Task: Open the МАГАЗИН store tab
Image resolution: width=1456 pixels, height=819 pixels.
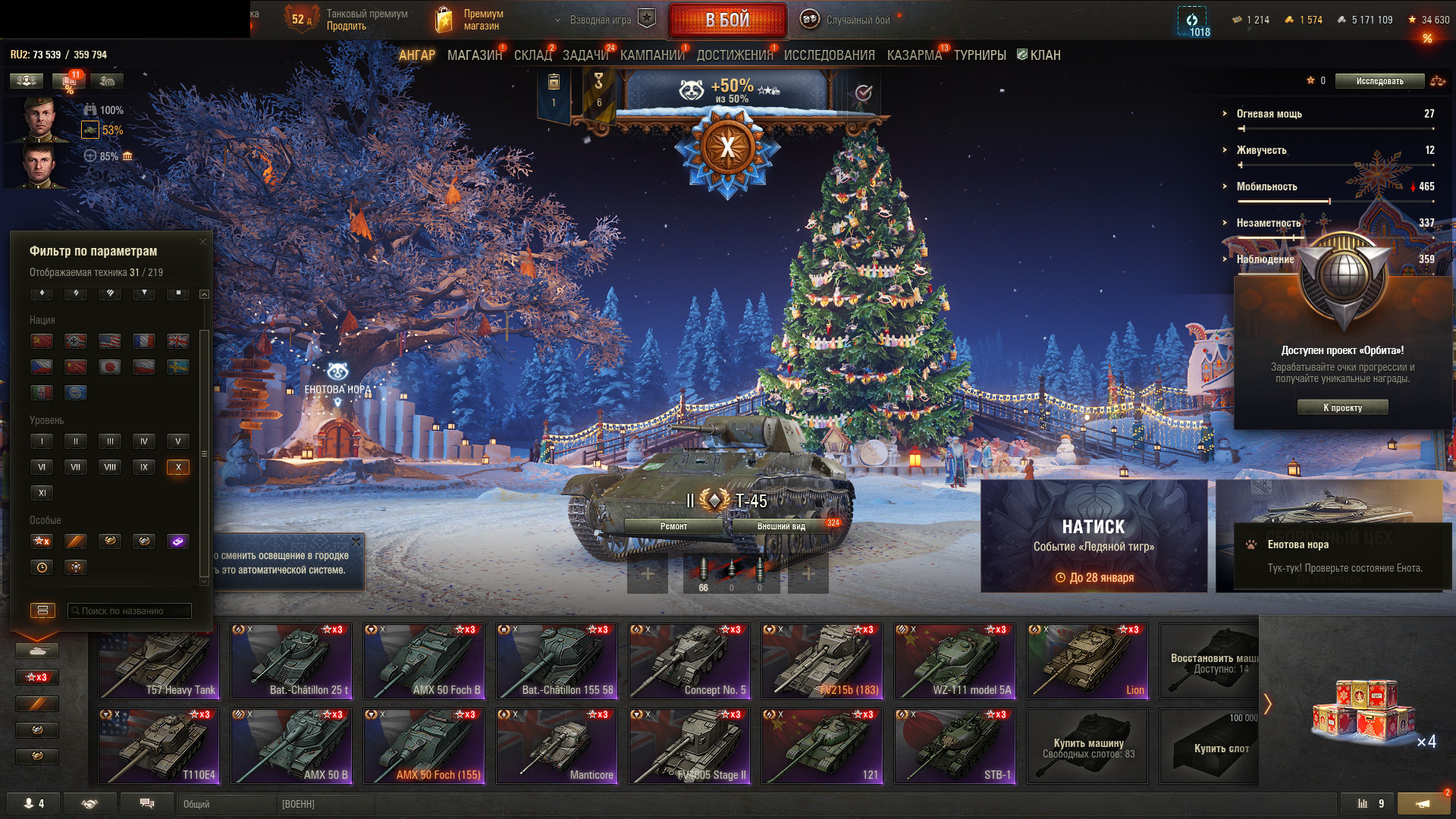Action: [474, 55]
